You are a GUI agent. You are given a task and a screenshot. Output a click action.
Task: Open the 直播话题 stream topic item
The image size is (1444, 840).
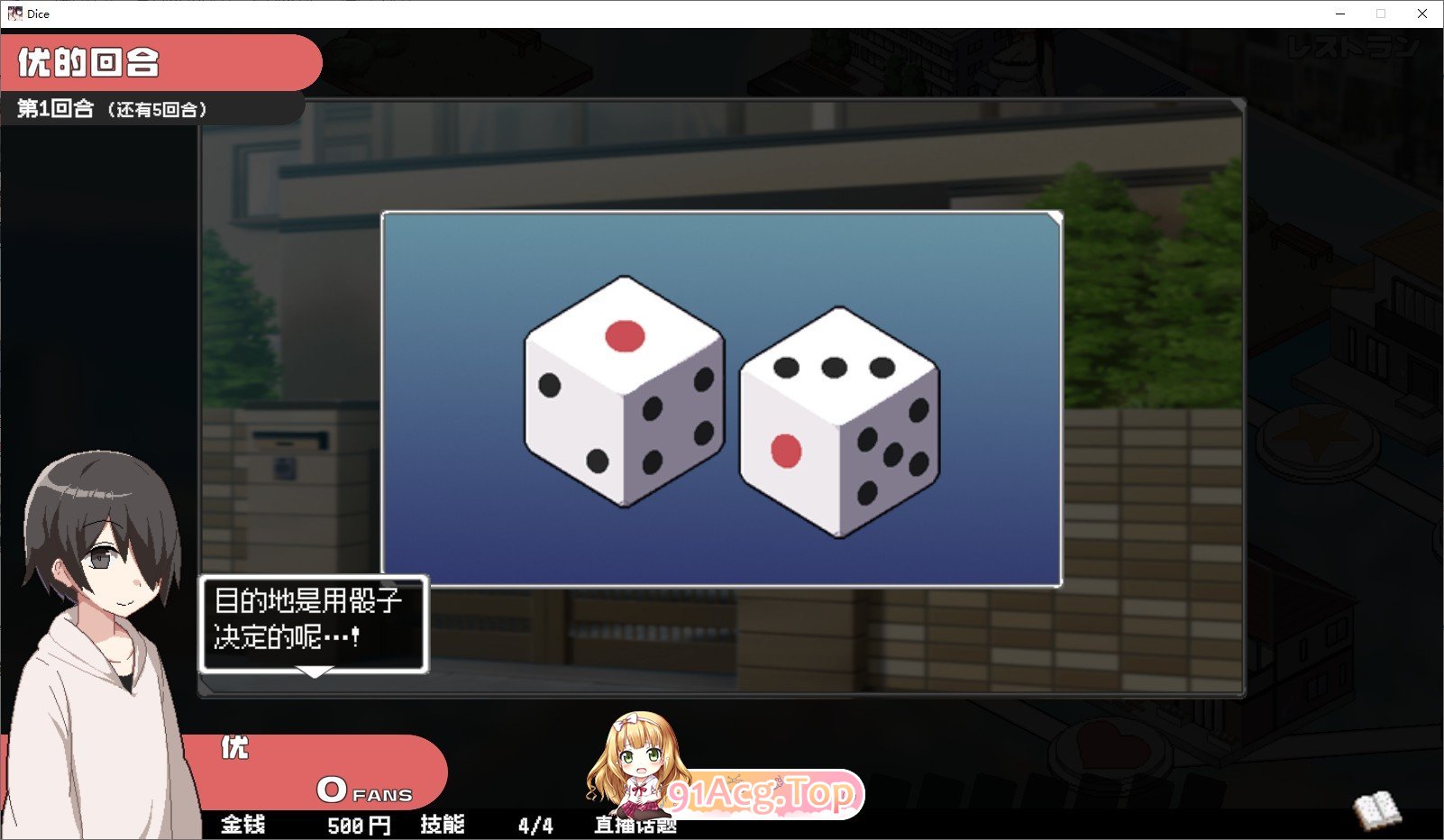pyautogui.click(x=636, y=825)
